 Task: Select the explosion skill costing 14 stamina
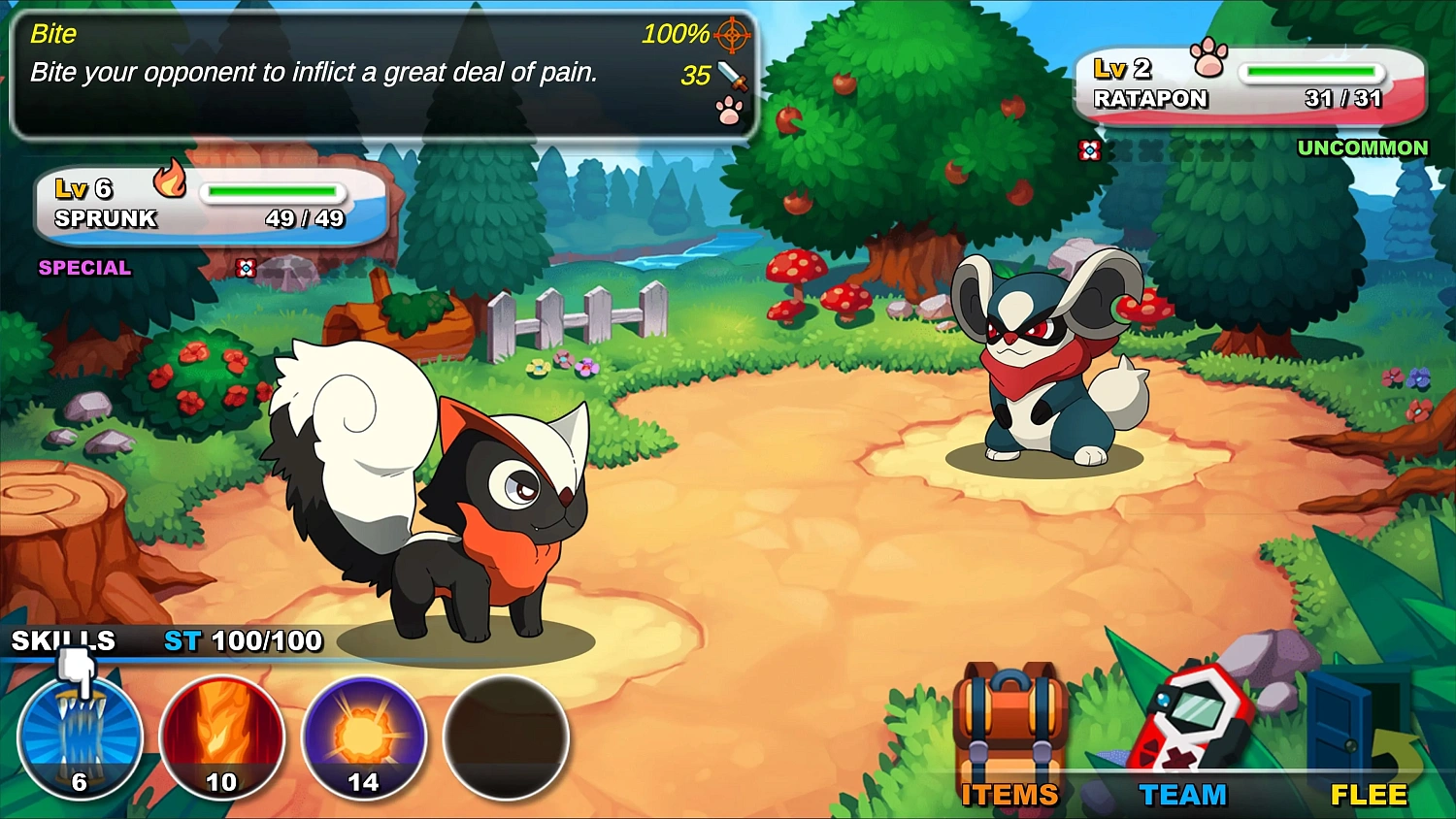[364, 738]
